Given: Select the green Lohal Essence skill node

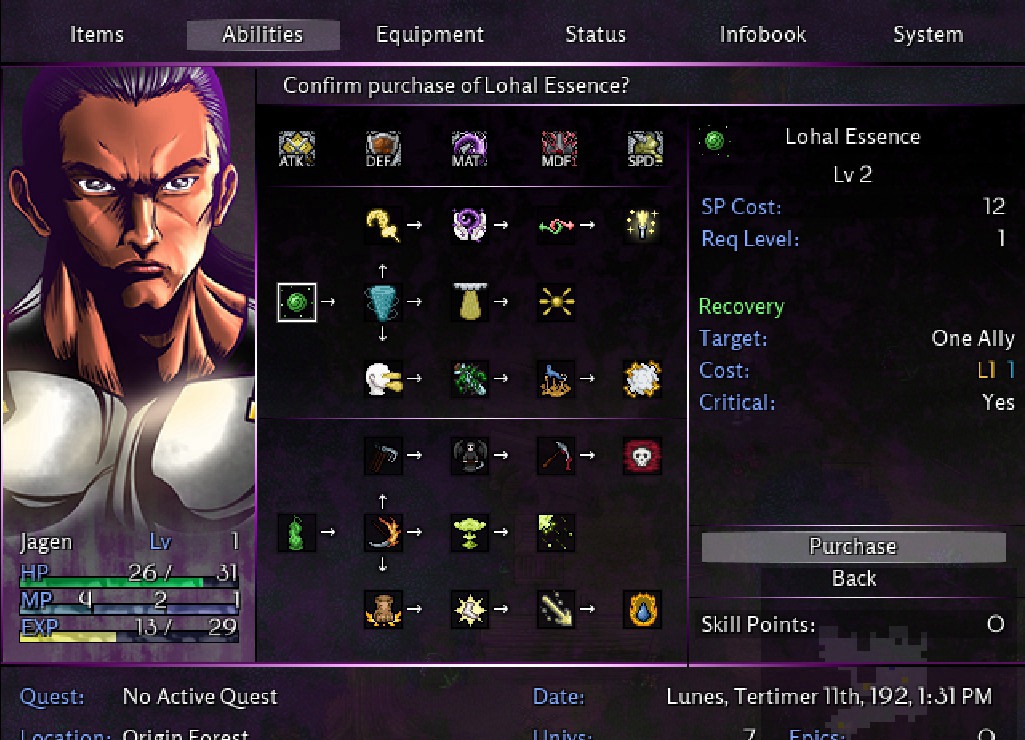Looking at the screenshot, I should (297, 301).
